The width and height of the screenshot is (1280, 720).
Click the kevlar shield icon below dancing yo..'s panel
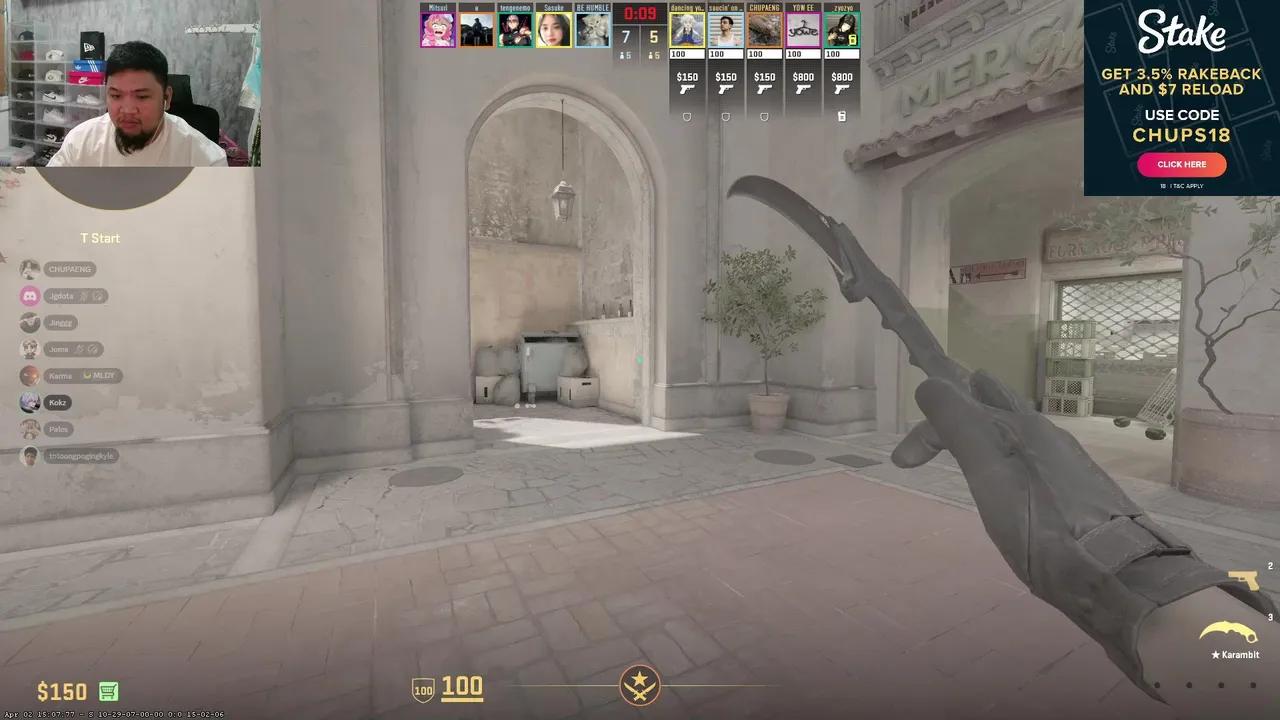click(x=687, y=116)
